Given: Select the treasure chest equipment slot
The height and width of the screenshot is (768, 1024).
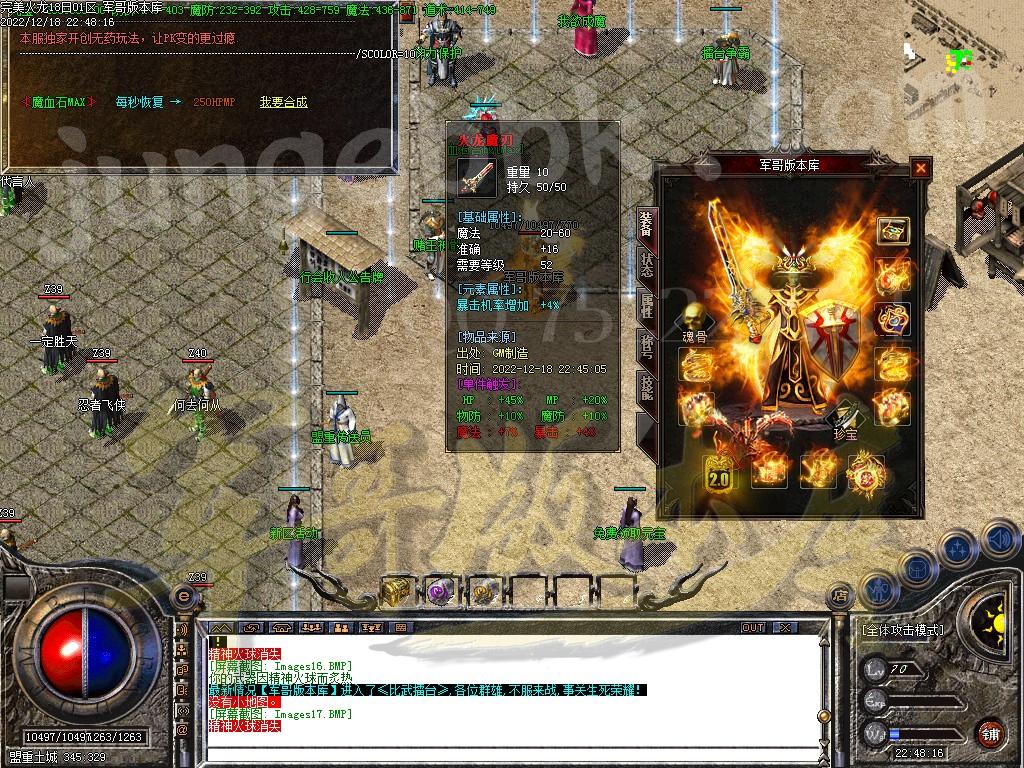Looking at the screenshot, I should pyautogui.click(x=893, y=231).
